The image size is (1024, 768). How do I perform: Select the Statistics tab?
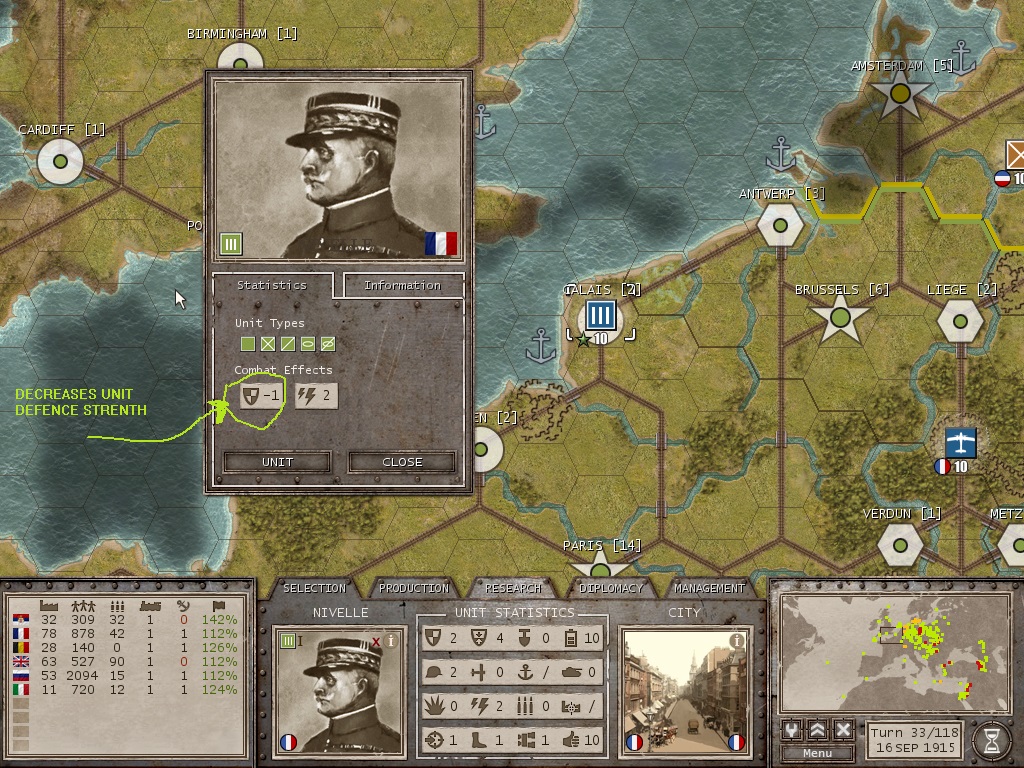tap(271, 285)
